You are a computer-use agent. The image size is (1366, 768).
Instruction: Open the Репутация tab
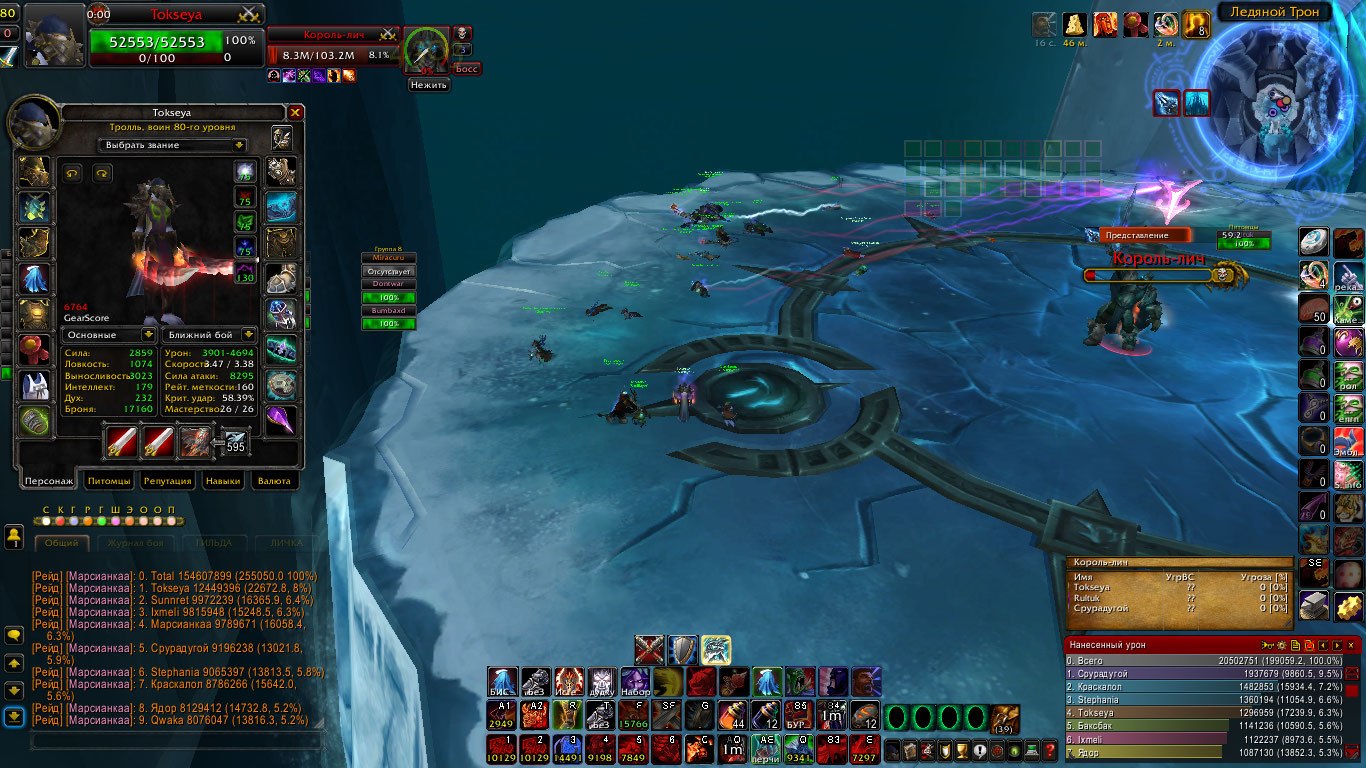click(x=167, y=481)
